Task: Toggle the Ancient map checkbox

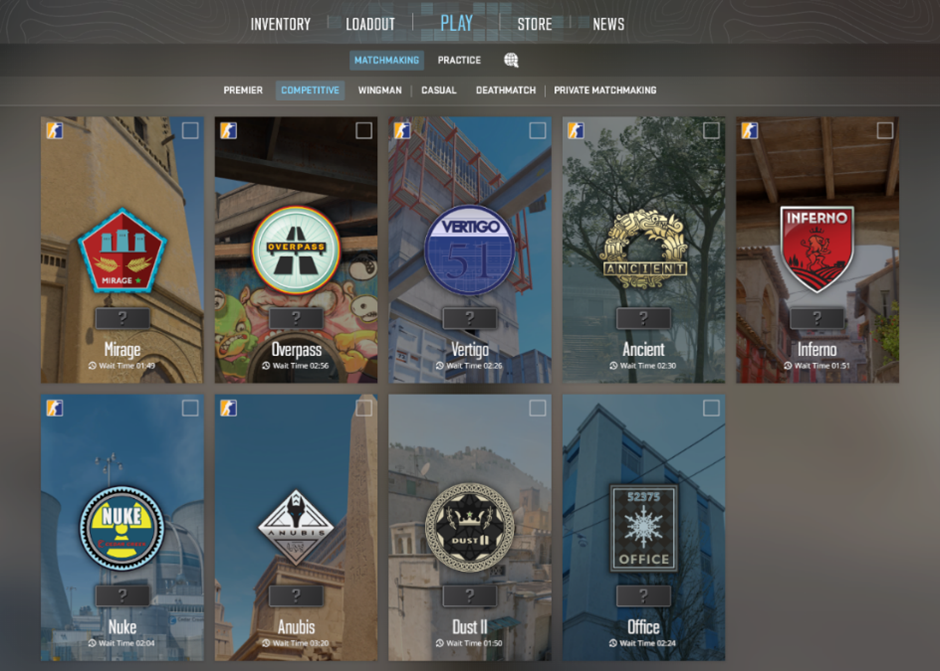Action: tap(711, 131)
